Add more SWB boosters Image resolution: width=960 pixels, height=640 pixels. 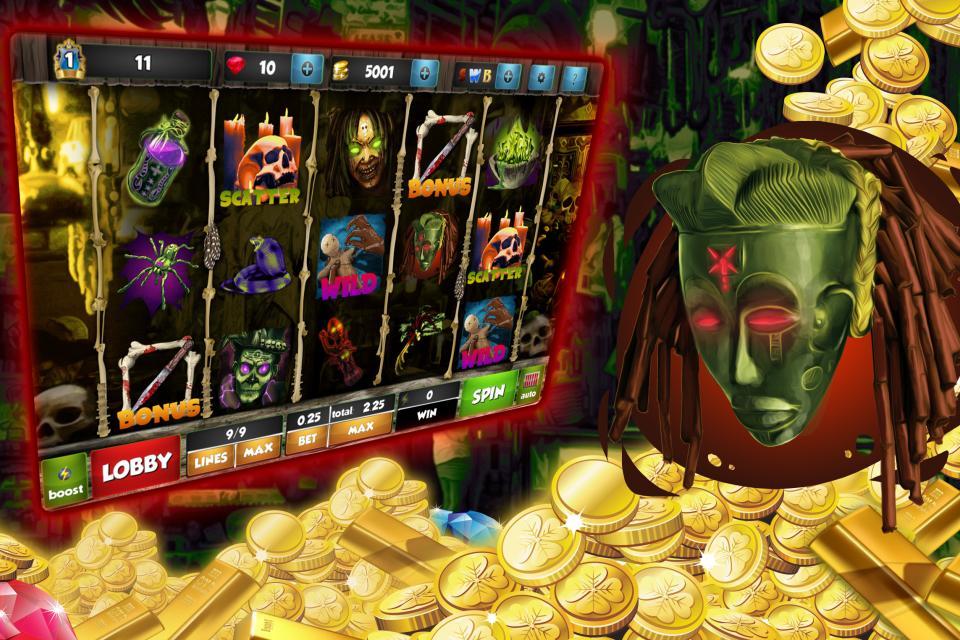point(508,75)
